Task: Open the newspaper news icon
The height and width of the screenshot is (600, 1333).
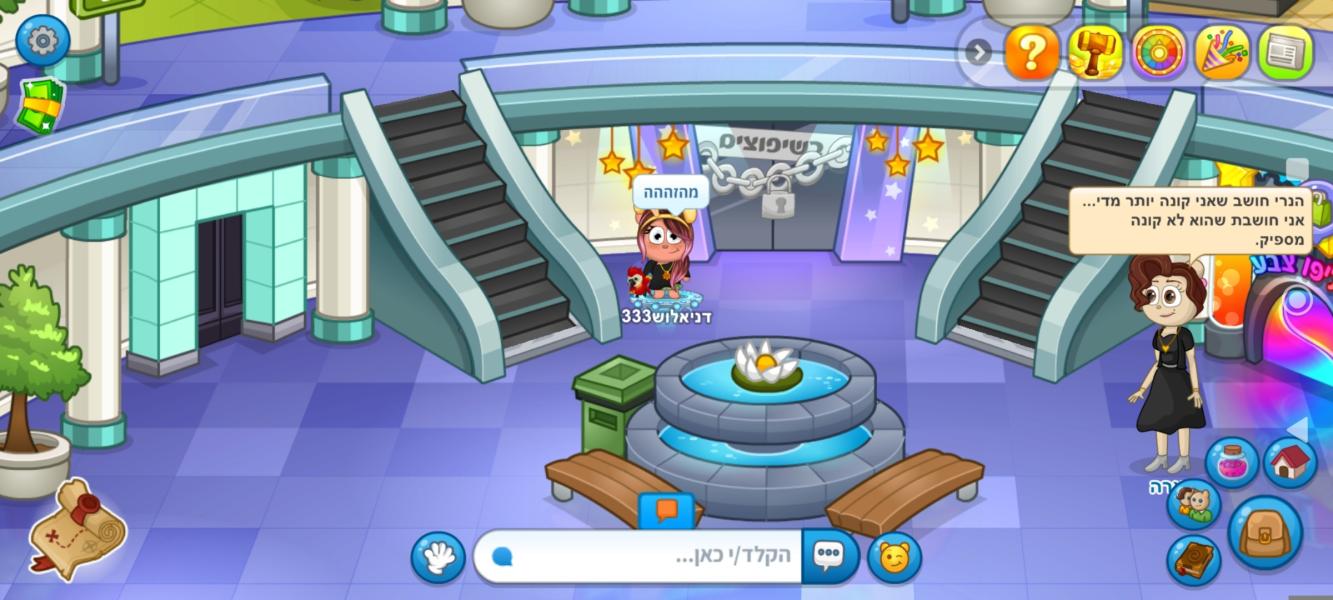Action: coord(1285,52)
